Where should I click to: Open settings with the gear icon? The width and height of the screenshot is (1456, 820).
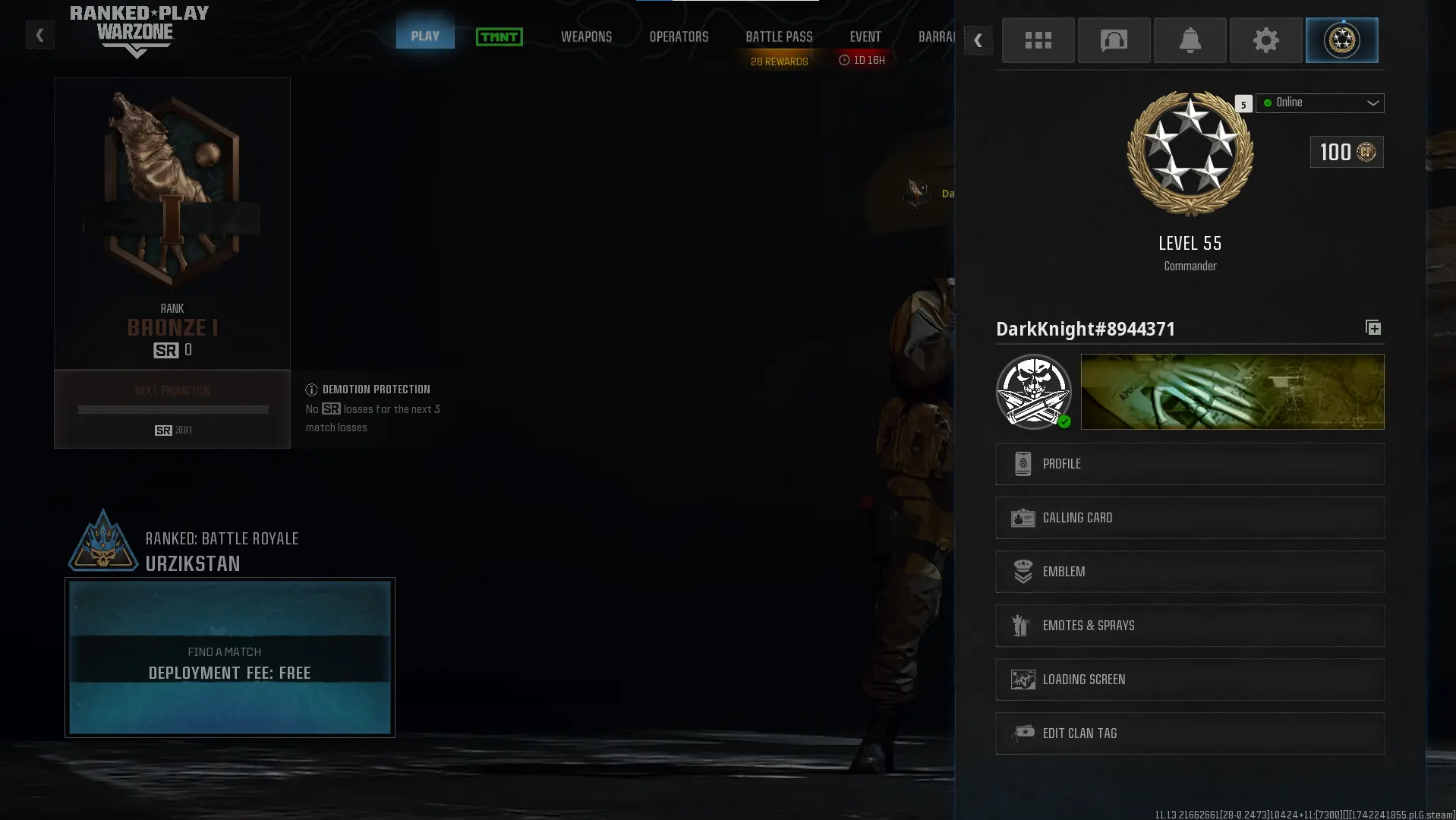[1265, 40]
